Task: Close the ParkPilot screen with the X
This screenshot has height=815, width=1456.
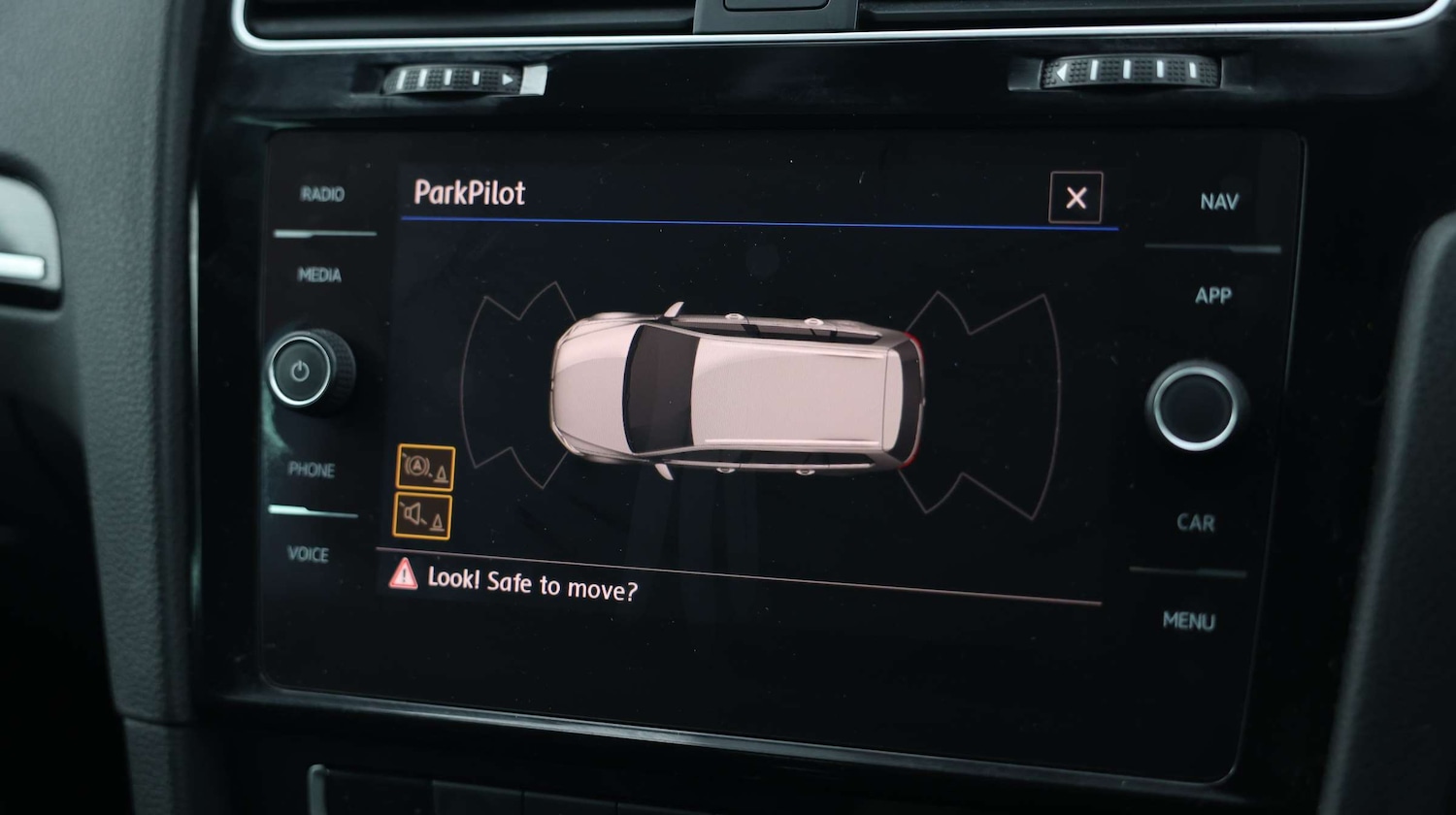Action: pos(1075,198)
